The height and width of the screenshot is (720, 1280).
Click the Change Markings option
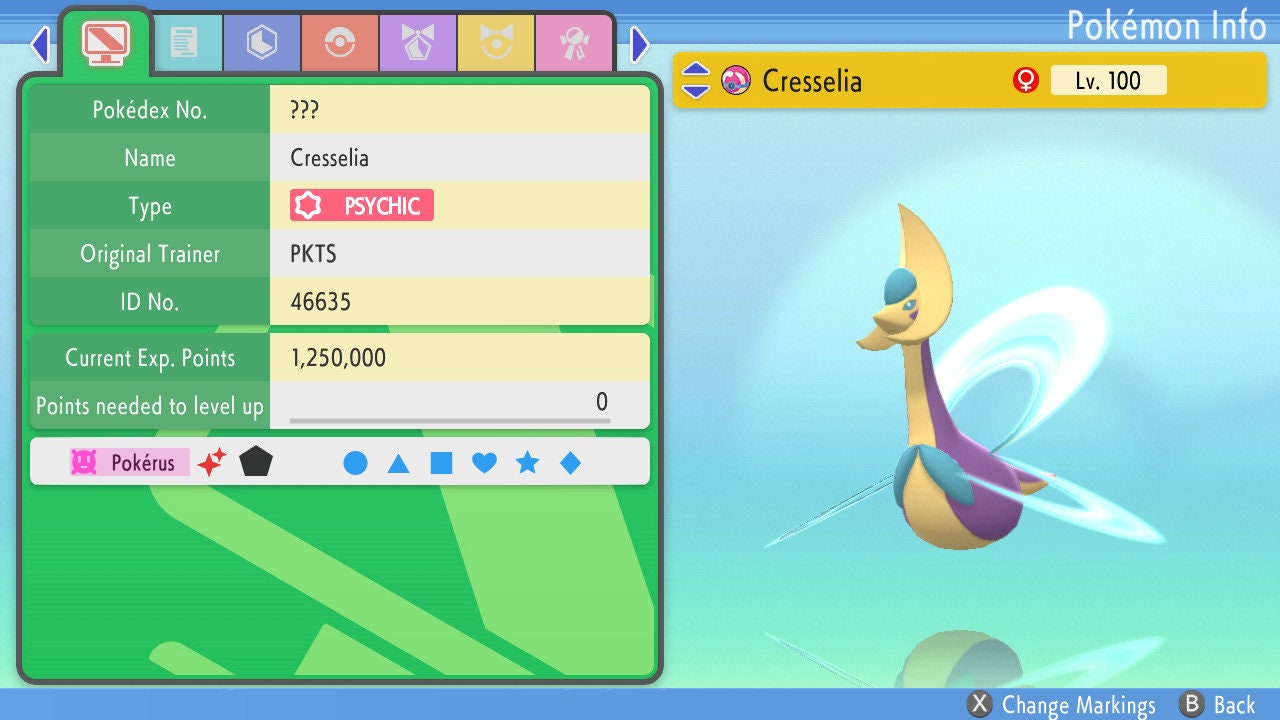[1062, 705]
